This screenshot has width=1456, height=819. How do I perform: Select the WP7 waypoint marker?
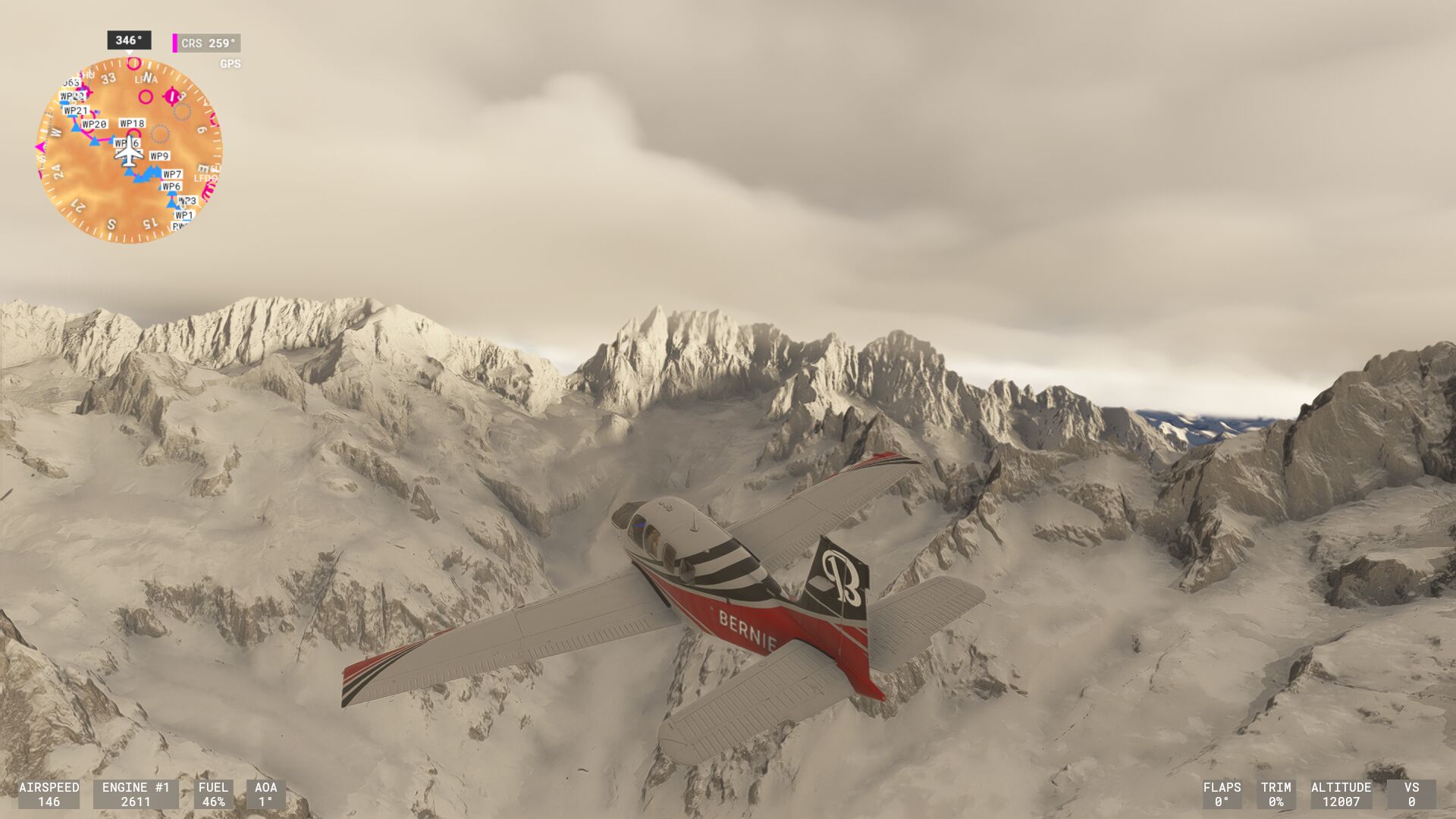pyautogui.click(x=172, y=174)
